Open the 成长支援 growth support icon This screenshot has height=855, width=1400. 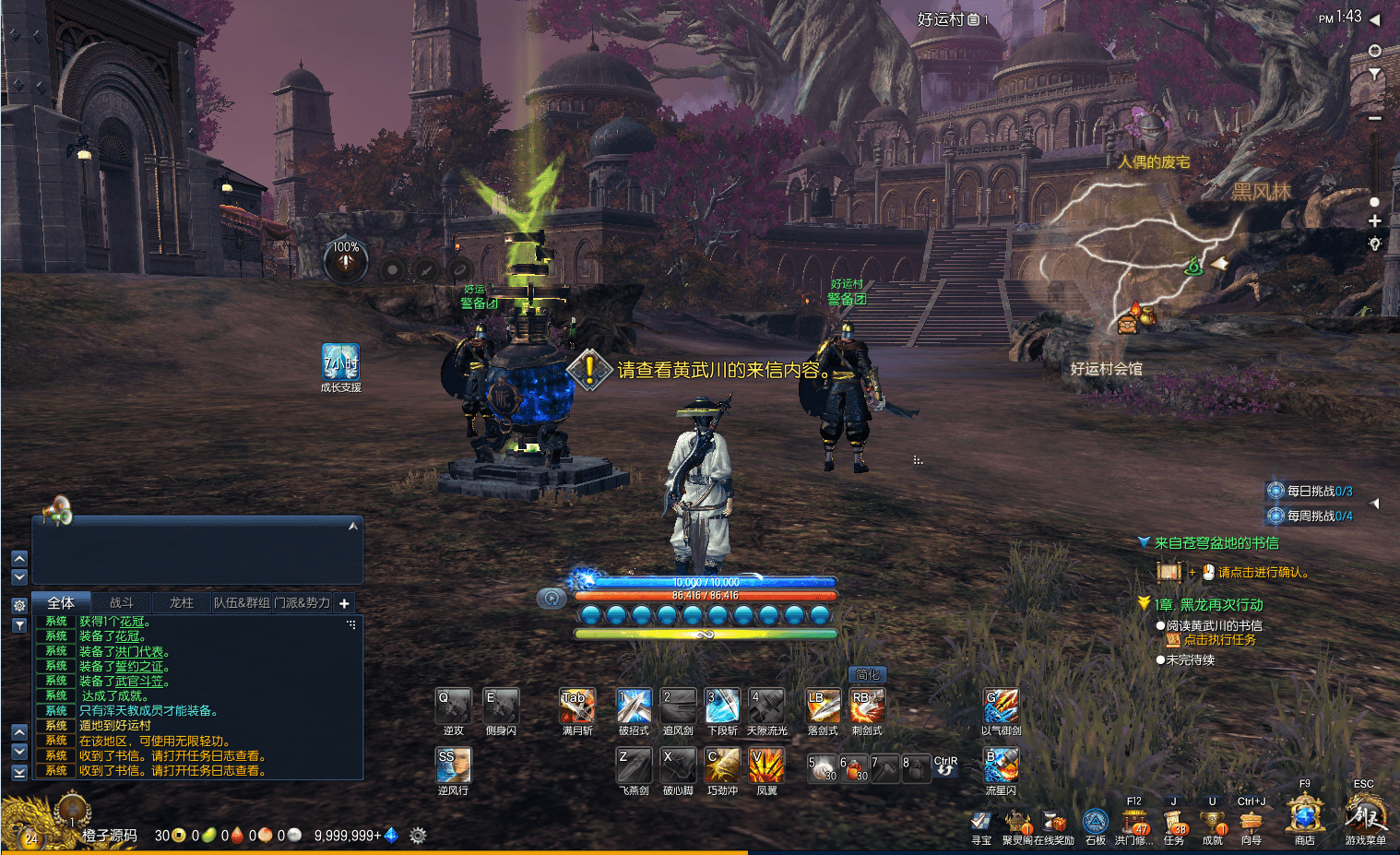(340, 362)
